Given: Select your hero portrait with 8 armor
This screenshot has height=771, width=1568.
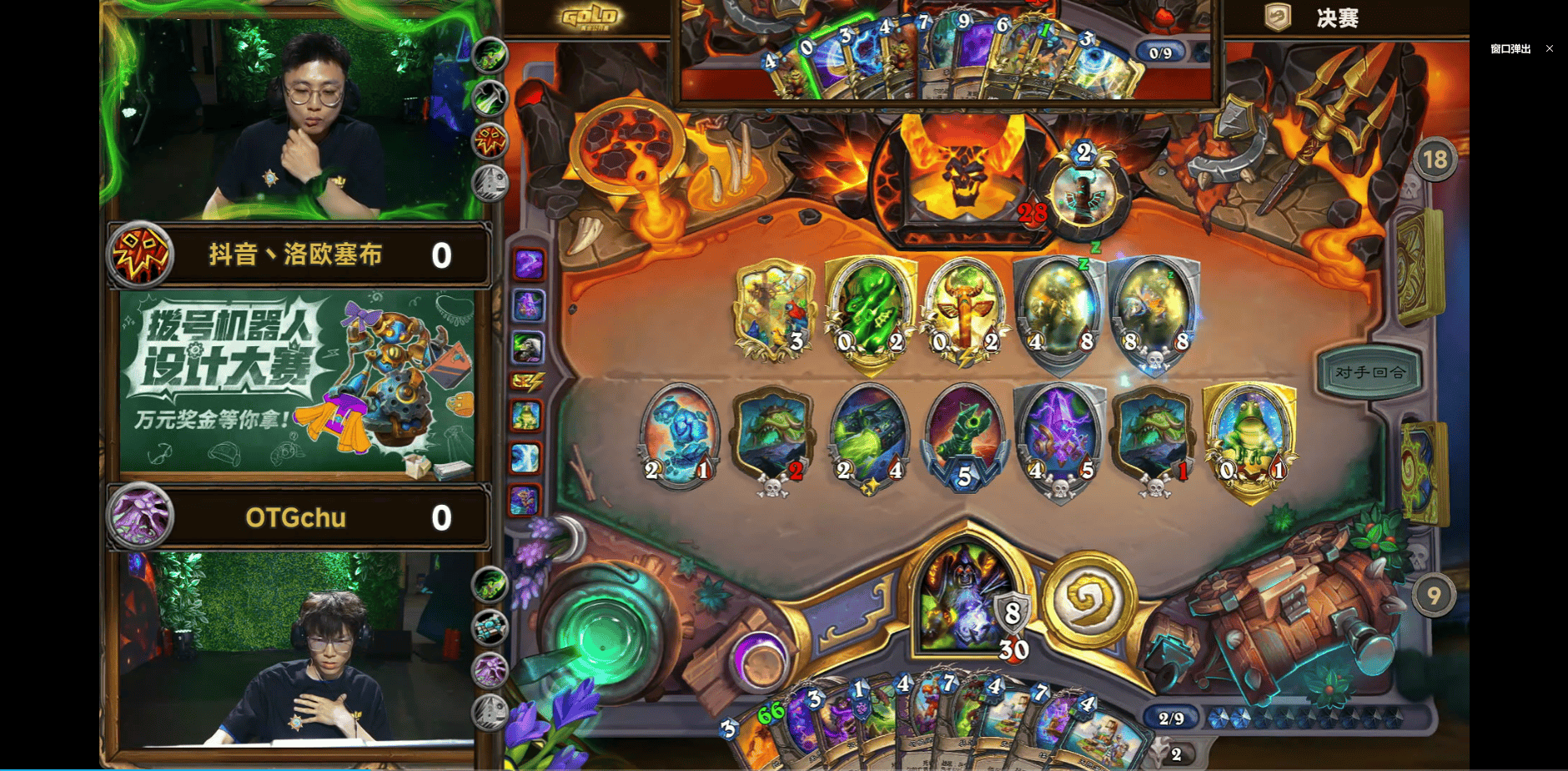Looking at the screenshot, I should [x=966, y=597].
